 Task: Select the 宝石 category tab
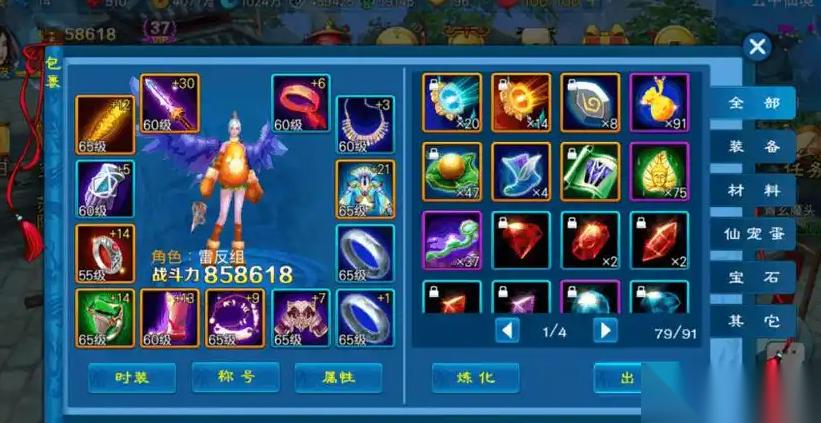pos(761,278)
